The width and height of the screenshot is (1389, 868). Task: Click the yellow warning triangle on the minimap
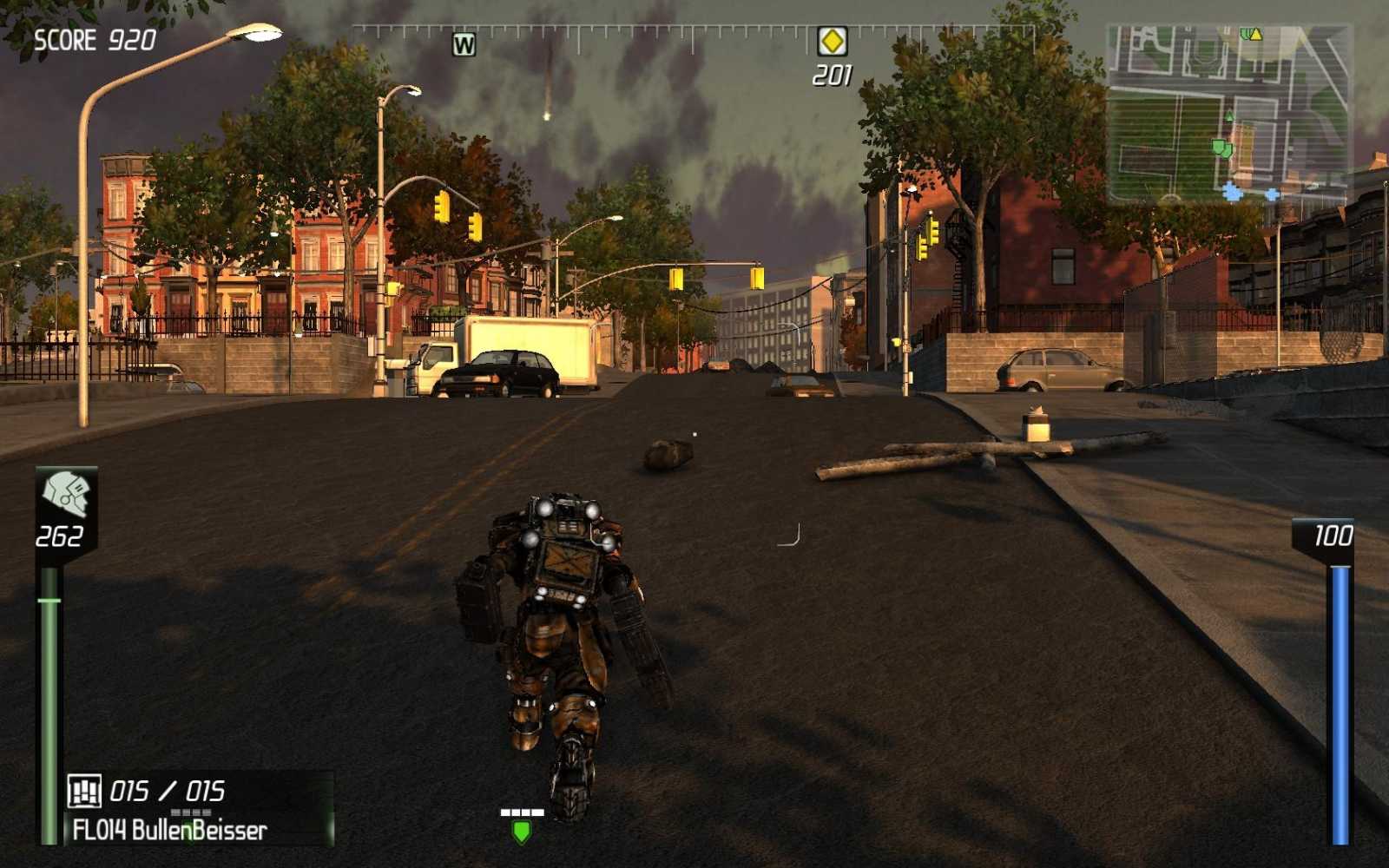click(x=1256, y=35)
